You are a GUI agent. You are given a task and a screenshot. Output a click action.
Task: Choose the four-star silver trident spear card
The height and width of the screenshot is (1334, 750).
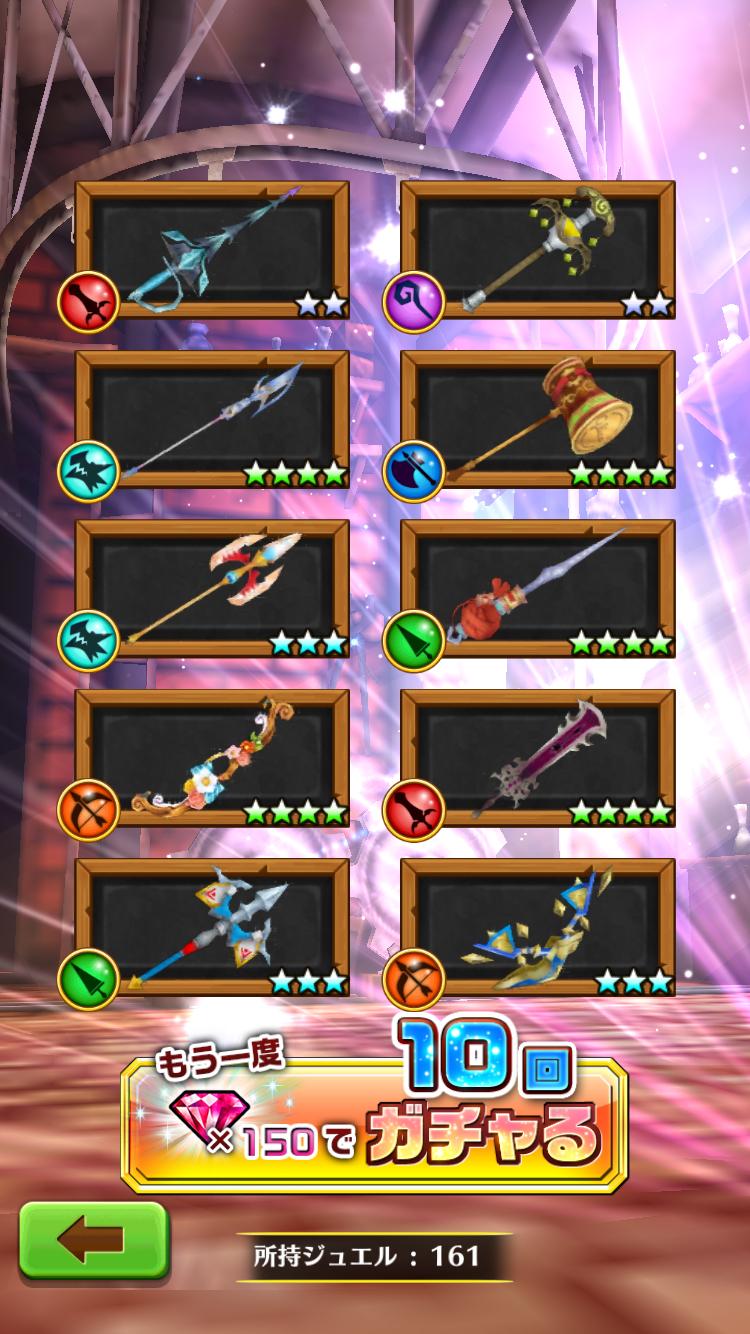click(x=213, y=419)
